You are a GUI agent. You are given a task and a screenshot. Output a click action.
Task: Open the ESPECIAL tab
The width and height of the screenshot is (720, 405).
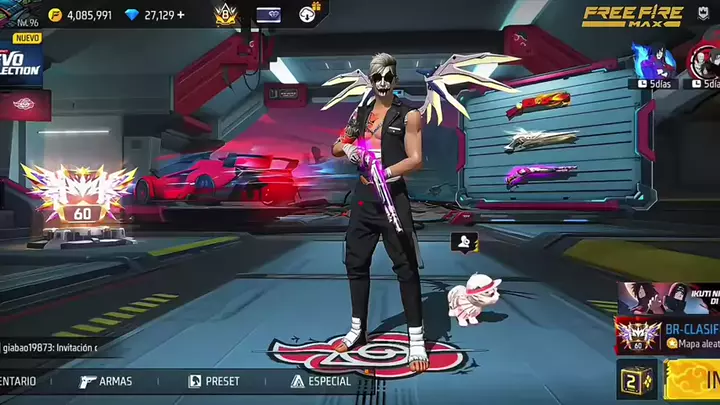coord(321,381)
